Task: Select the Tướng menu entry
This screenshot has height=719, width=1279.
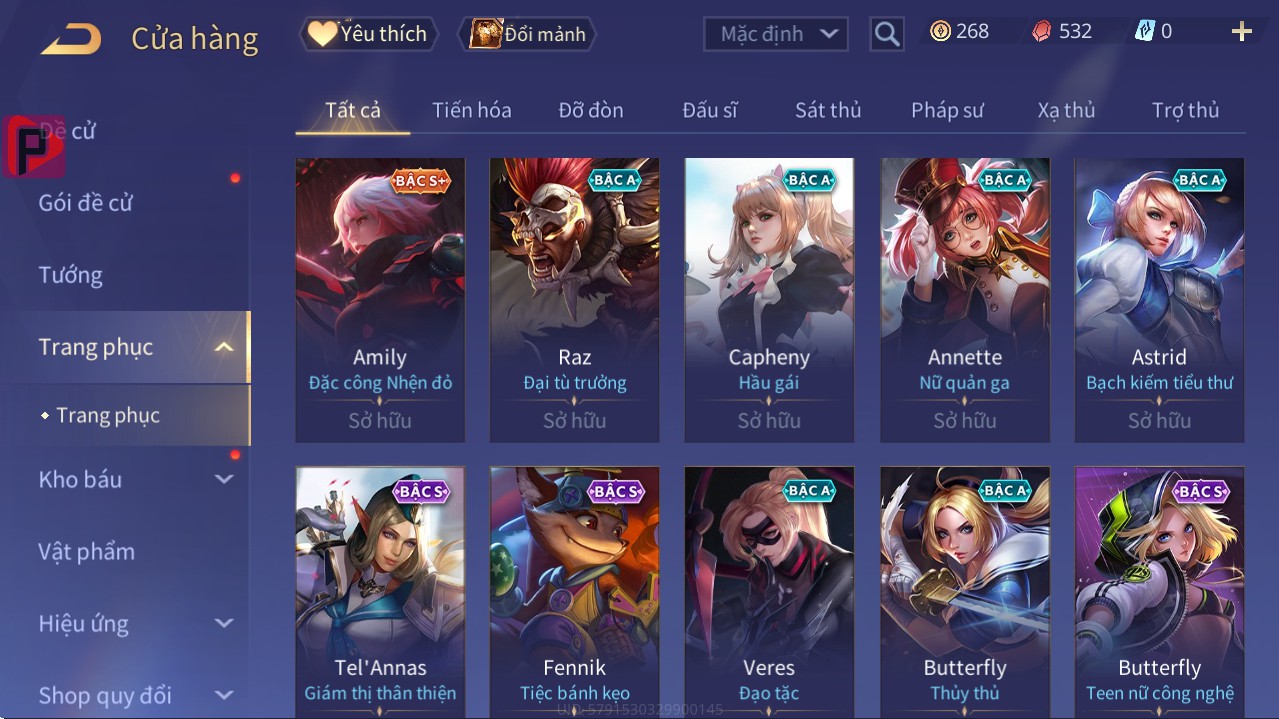Action: point(70,275)
